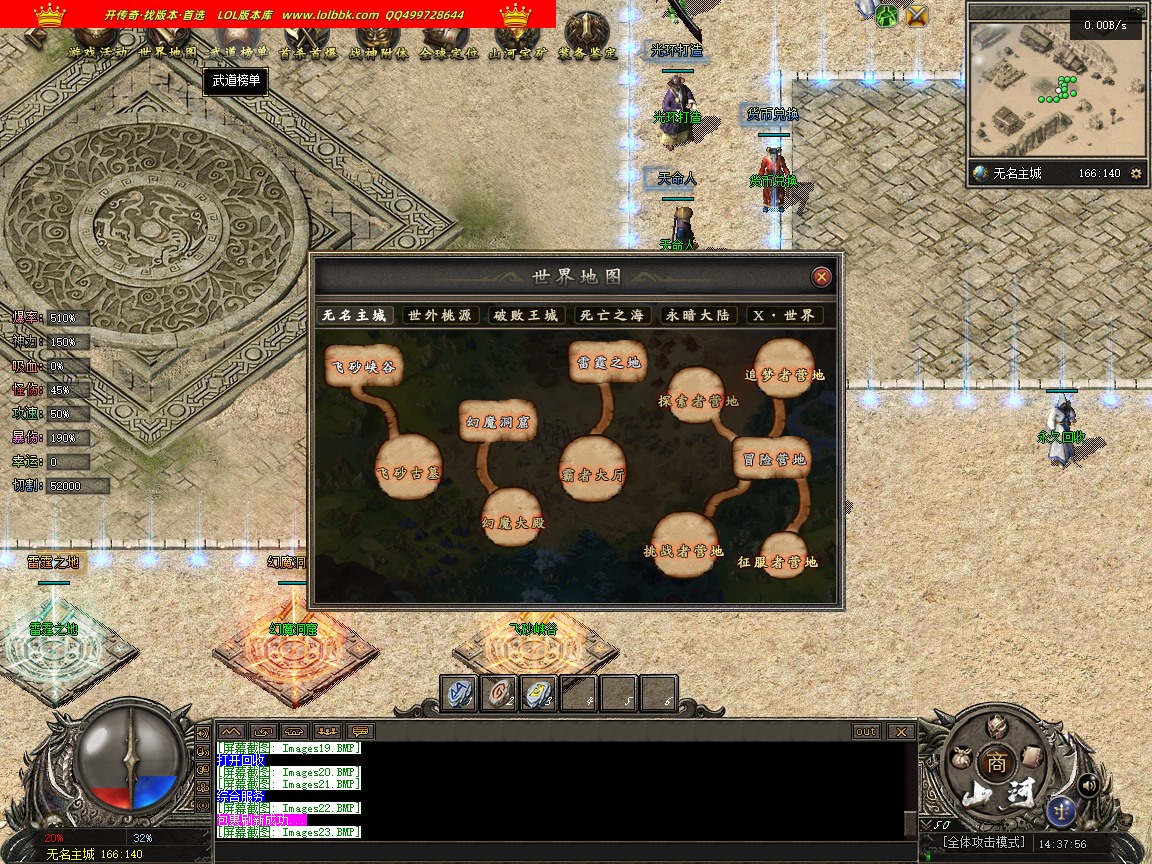Open the 商 shop button

(996, 762)
